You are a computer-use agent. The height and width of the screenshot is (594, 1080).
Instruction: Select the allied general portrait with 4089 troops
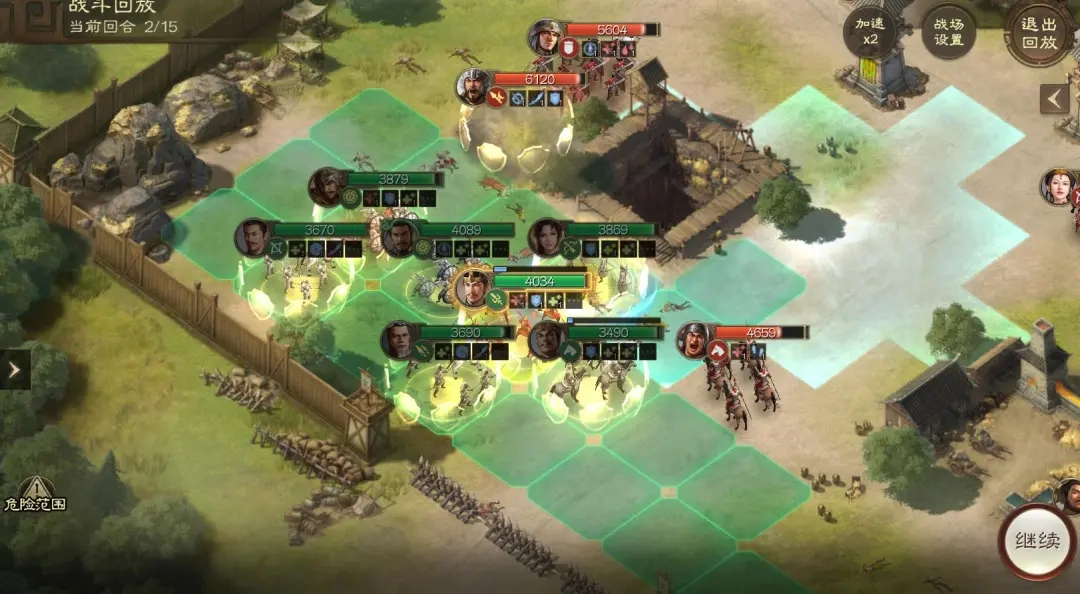[x=399, y=238]
